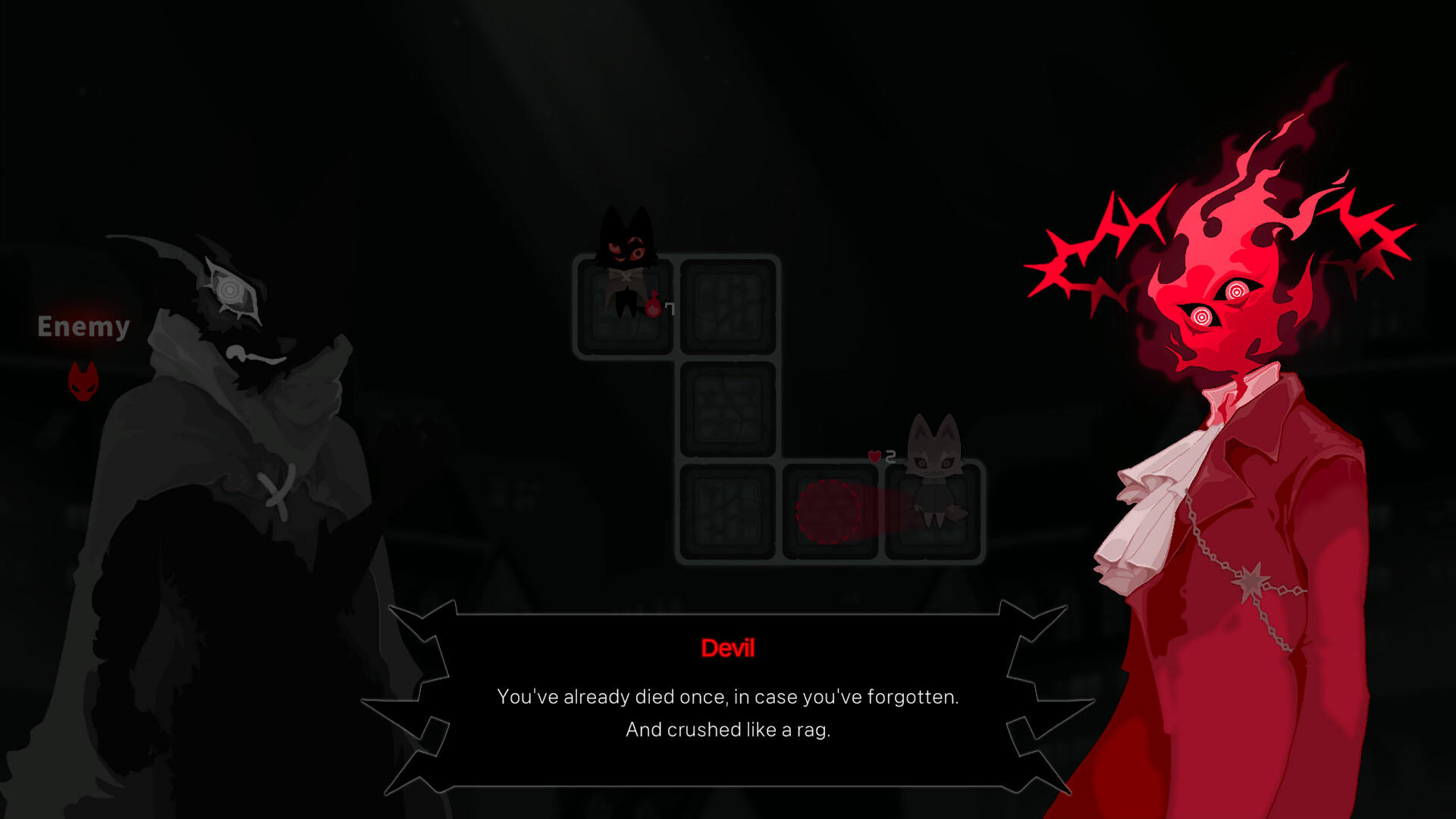Click the number 2 beside the heart icon

click(x=891, y=456)
